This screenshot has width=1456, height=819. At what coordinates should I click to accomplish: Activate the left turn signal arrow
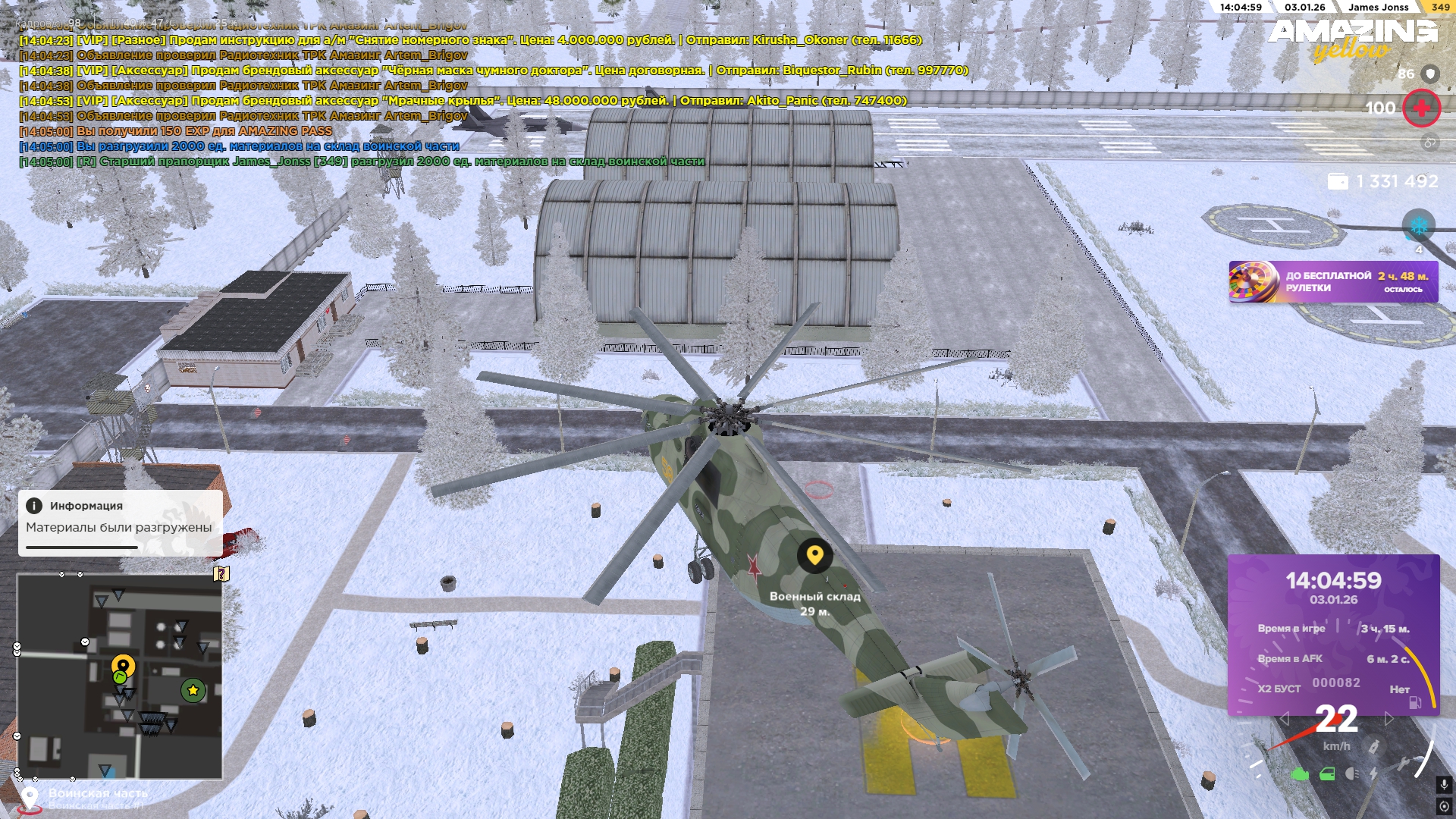(x=1284, y=719)
